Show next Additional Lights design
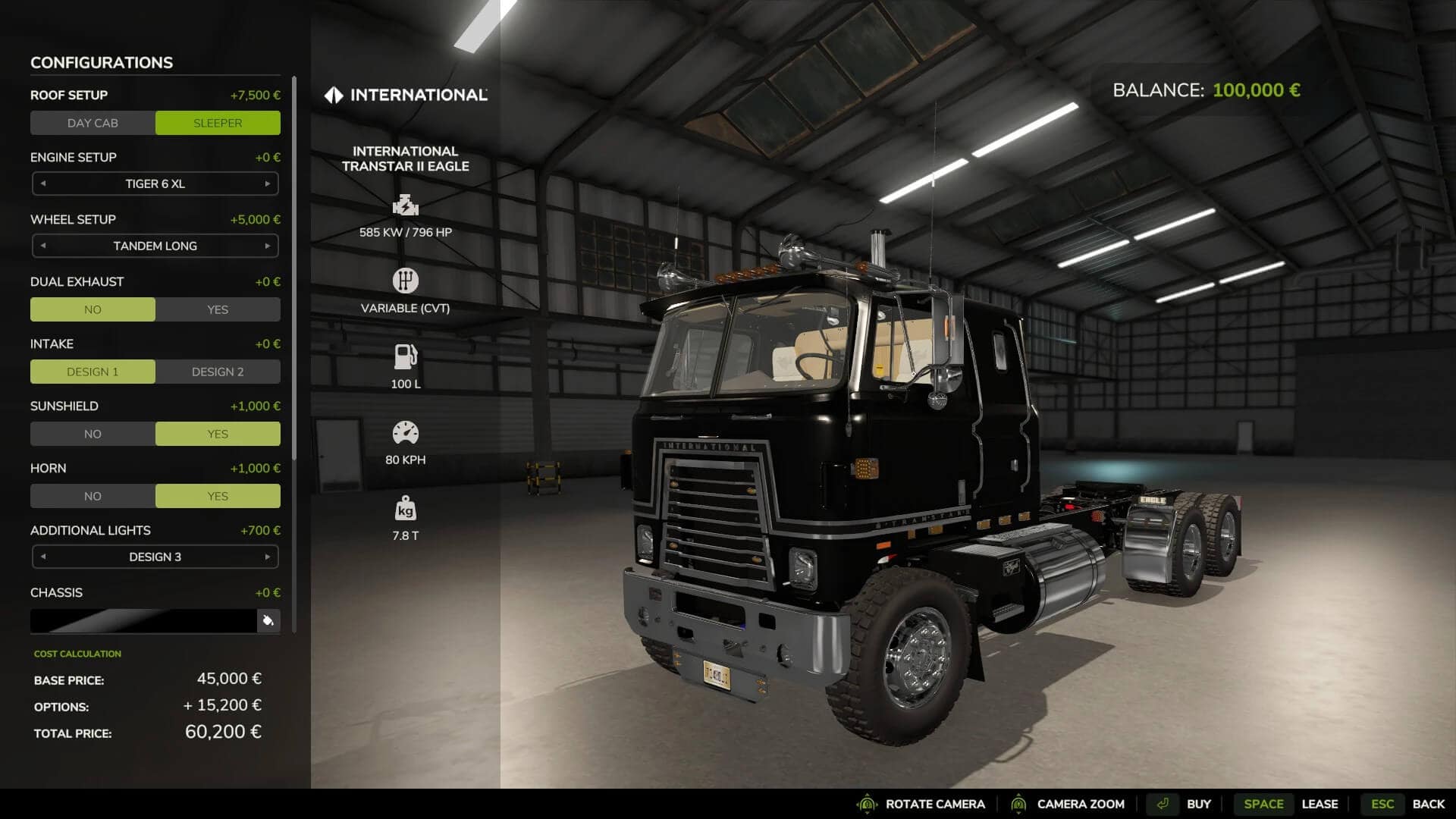This screenshot has height=819, width=1456. pyautogui.click(x=268, y=557)
